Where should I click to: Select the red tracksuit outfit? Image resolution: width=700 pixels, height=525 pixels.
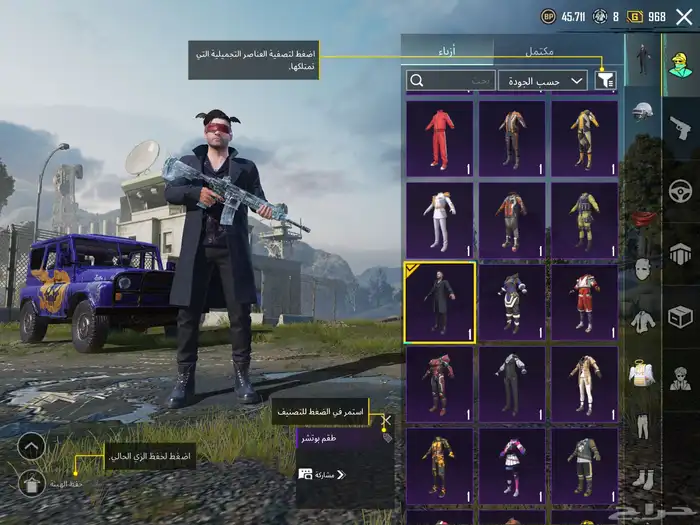click(x=440, y=138)
